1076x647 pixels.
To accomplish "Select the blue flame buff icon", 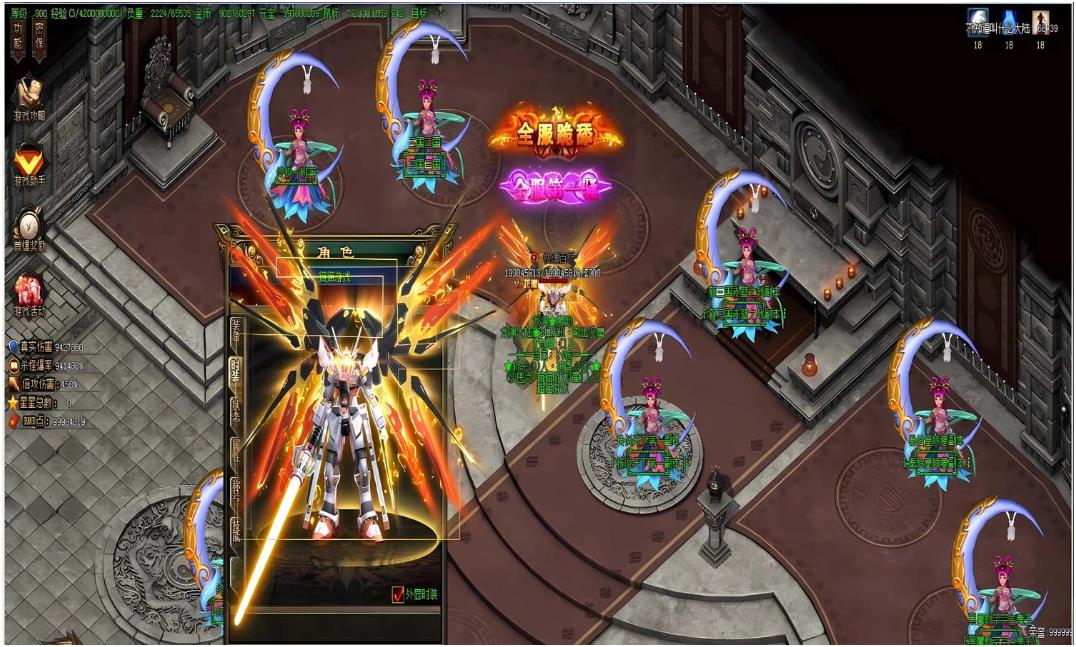I will coord(1009,20).
